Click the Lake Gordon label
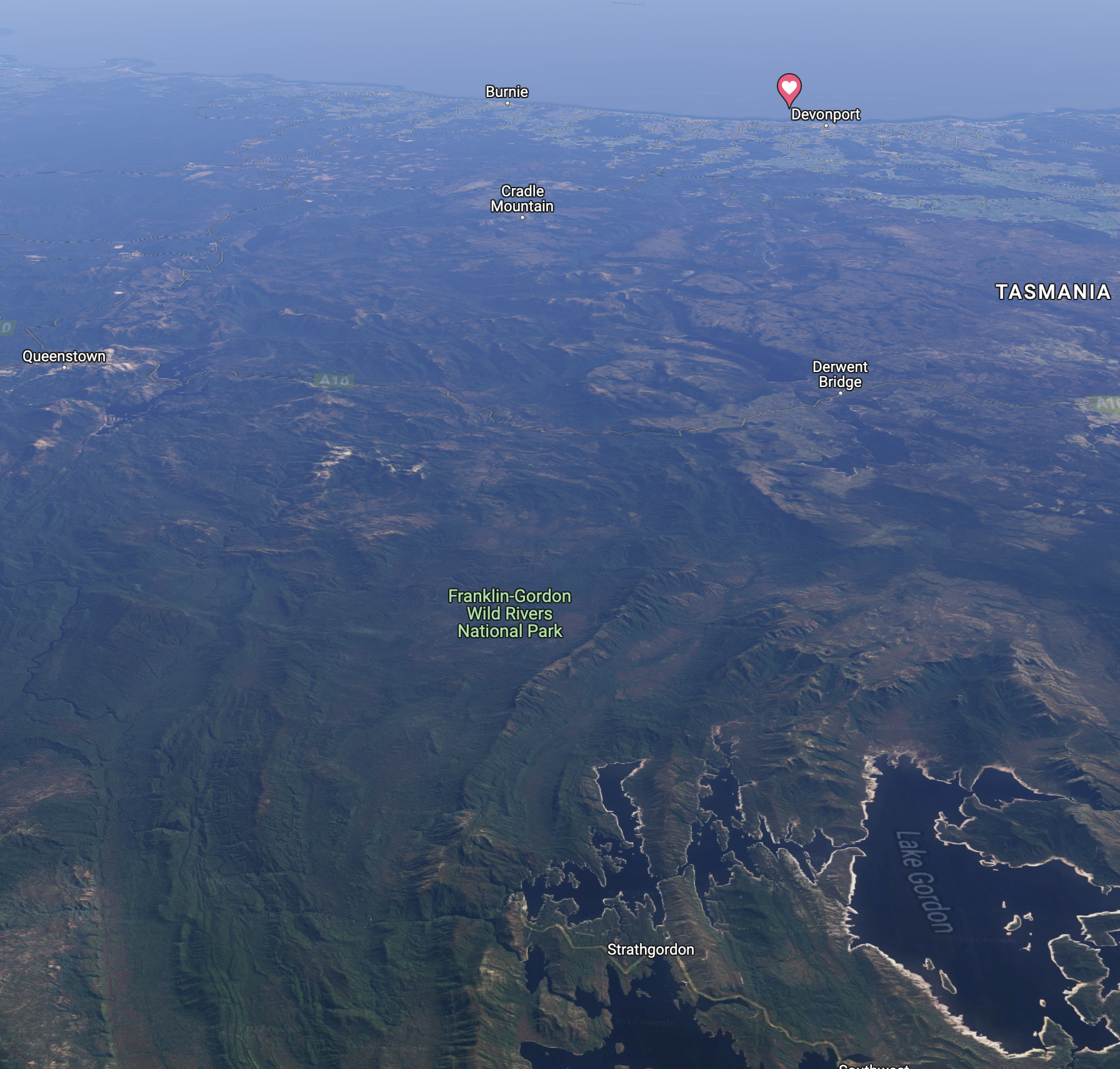 coord(924,881)
